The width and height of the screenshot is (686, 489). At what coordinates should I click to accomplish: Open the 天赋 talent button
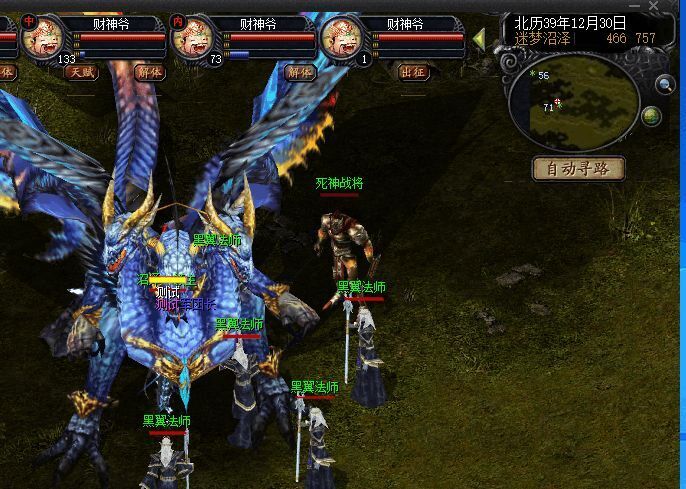[82, 72]
